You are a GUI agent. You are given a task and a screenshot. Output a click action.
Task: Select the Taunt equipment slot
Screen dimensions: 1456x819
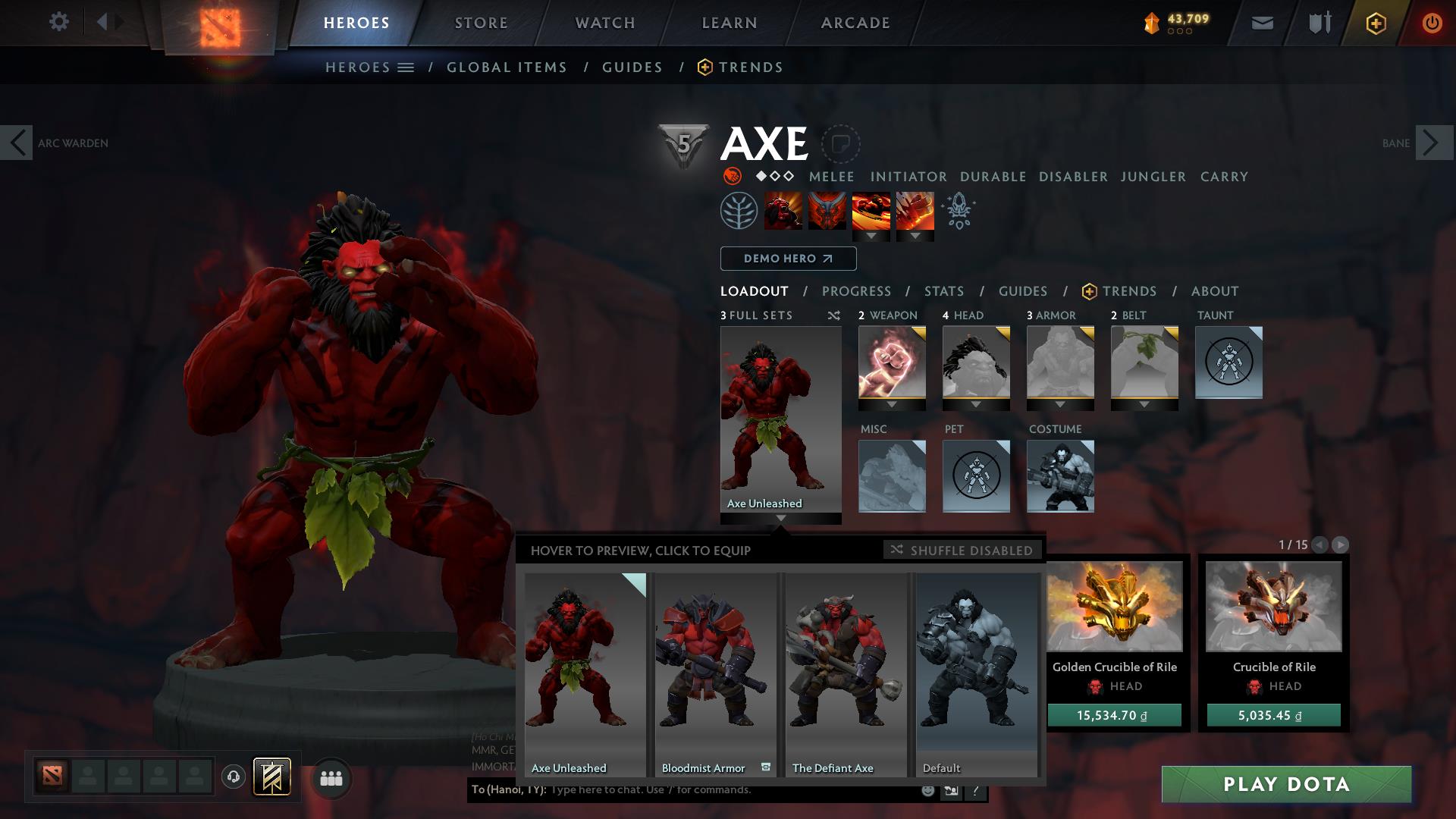pyautogui.click(x=1228, y=362)
